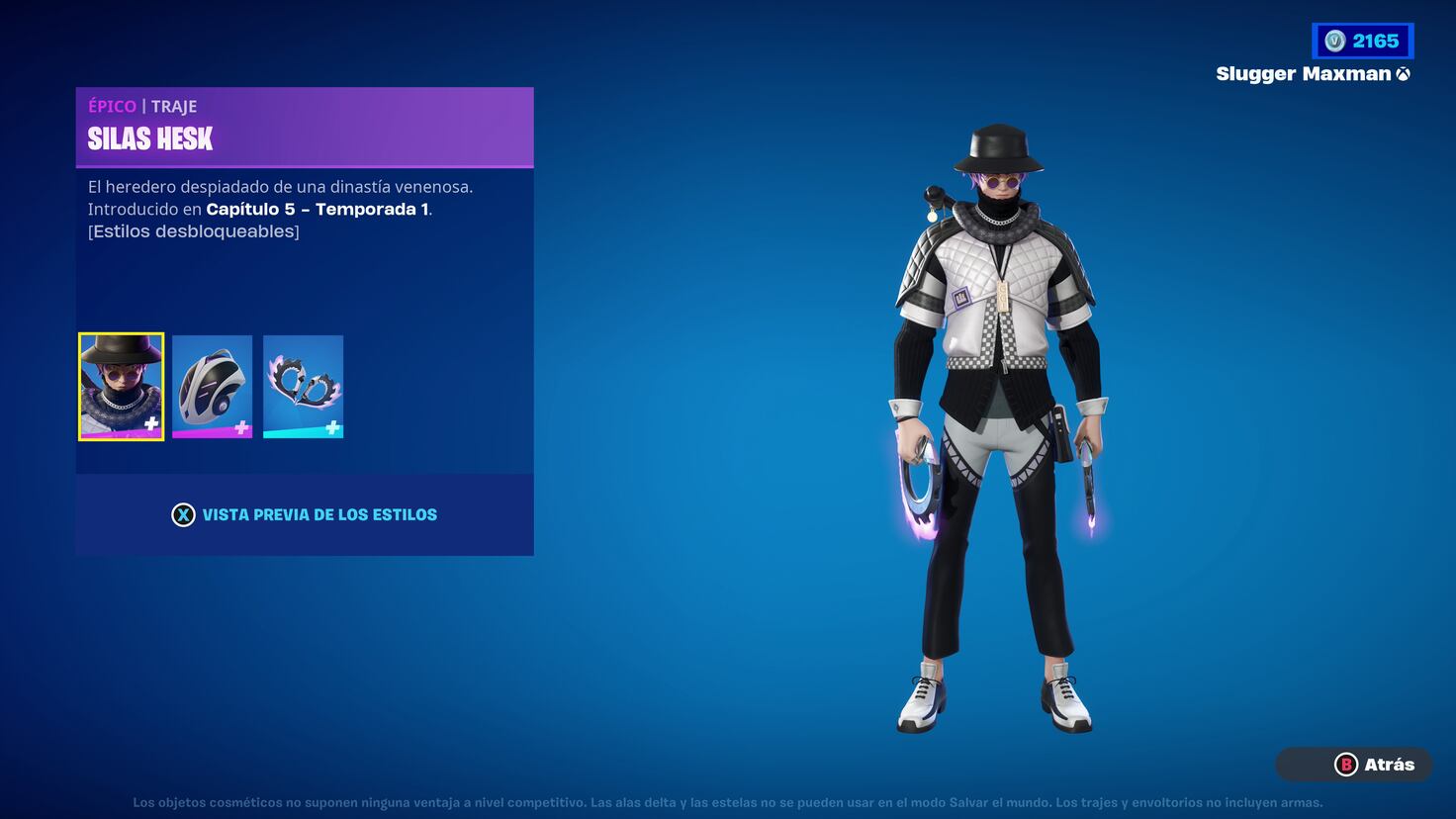
Task: Toggle selection of the pickaxe slot
Action: [303, 386]
